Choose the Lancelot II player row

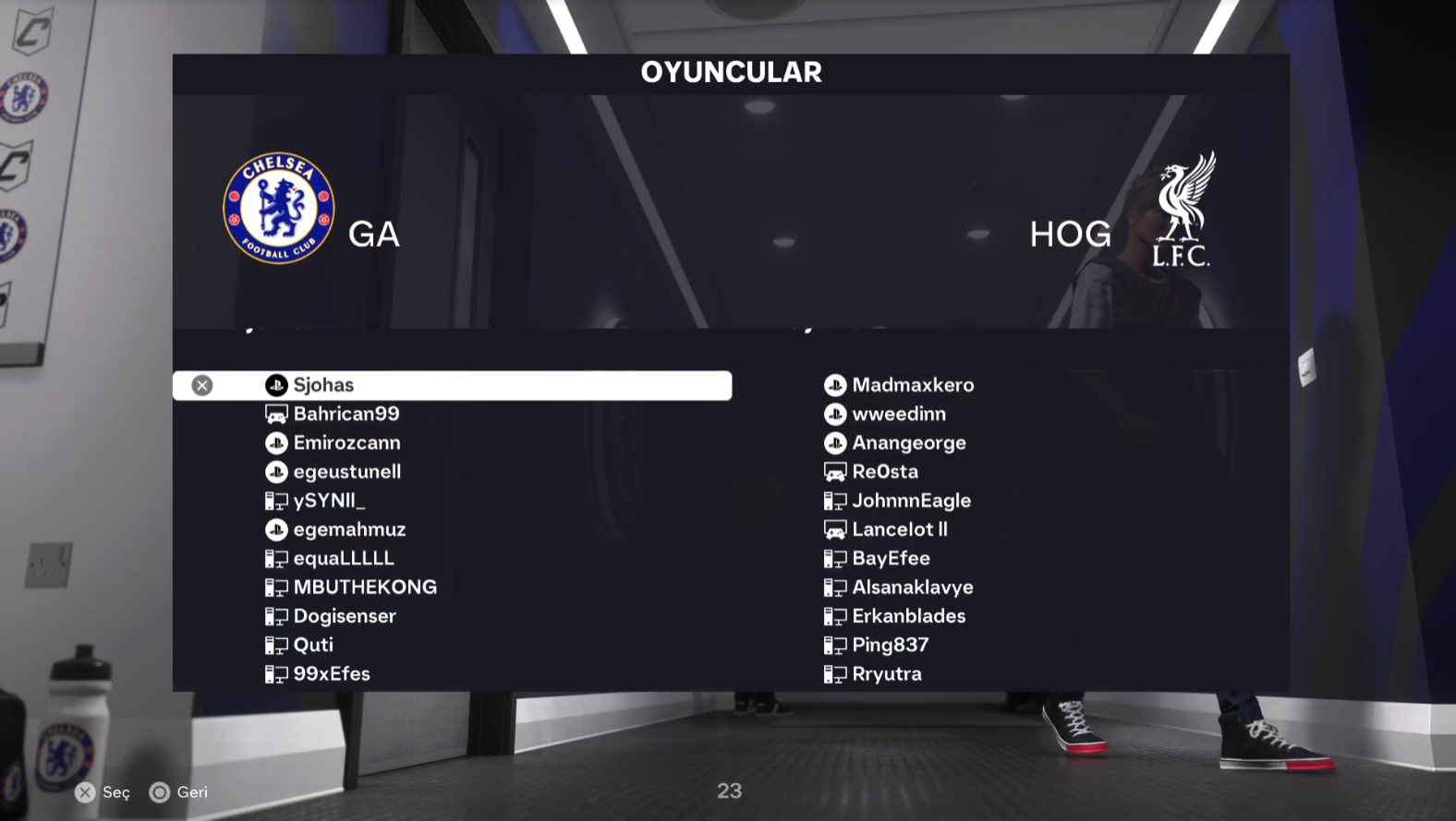[899, 530]
